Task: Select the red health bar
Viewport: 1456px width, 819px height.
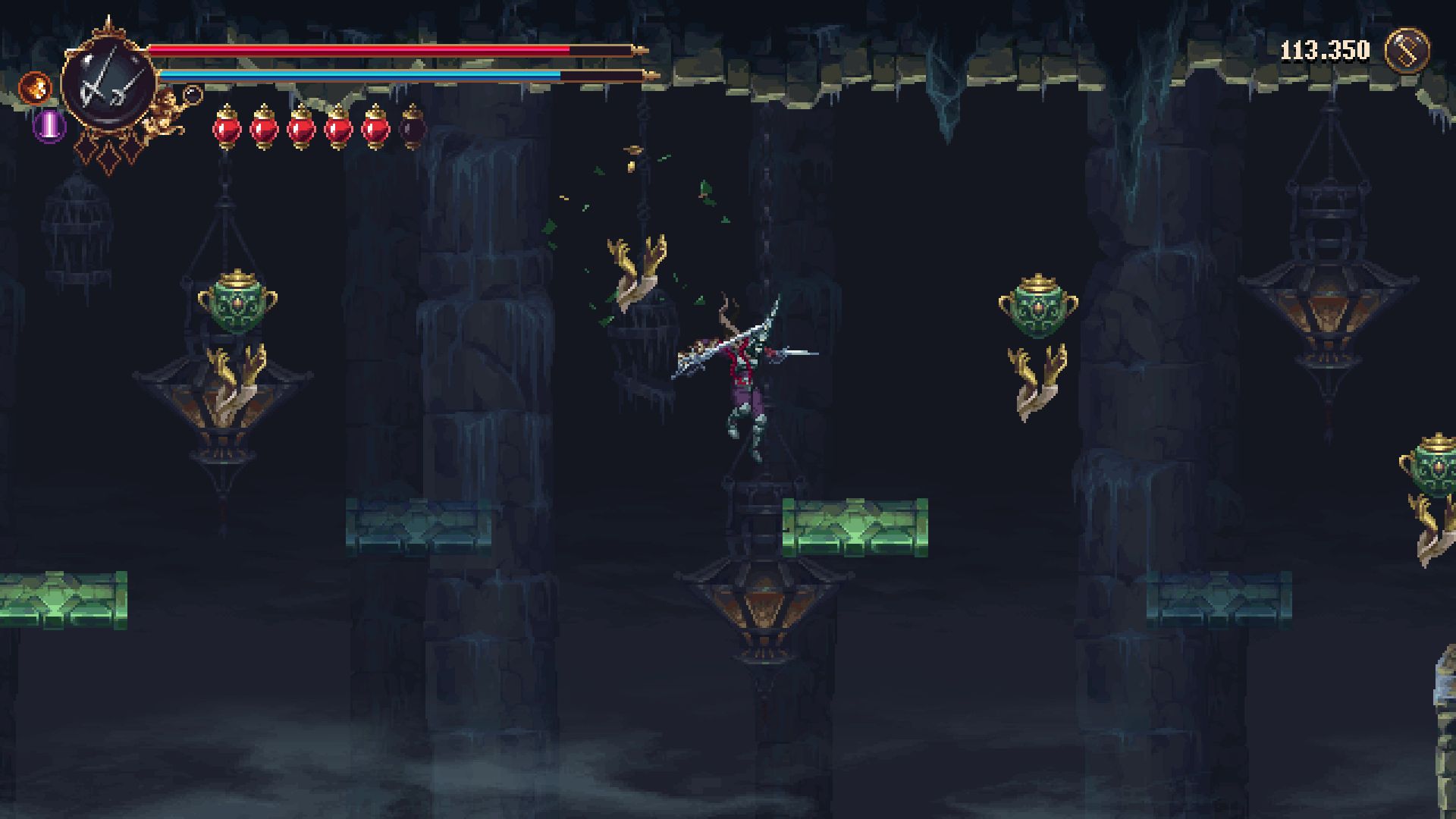Action: 356,51
